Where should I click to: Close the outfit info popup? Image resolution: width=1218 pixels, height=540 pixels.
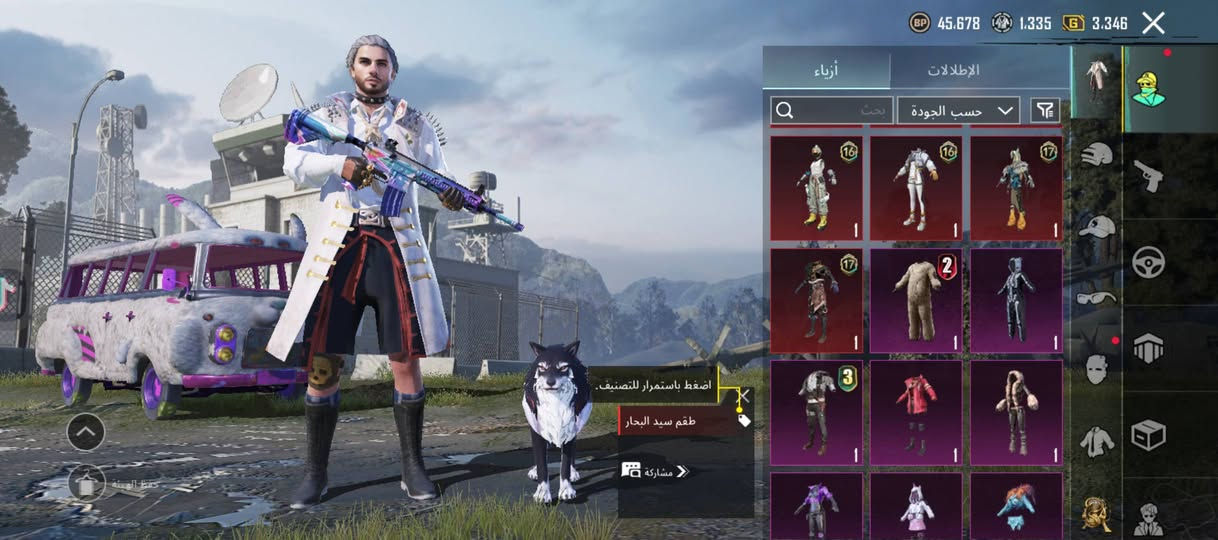pyautogui.click(x=743, y=396)
